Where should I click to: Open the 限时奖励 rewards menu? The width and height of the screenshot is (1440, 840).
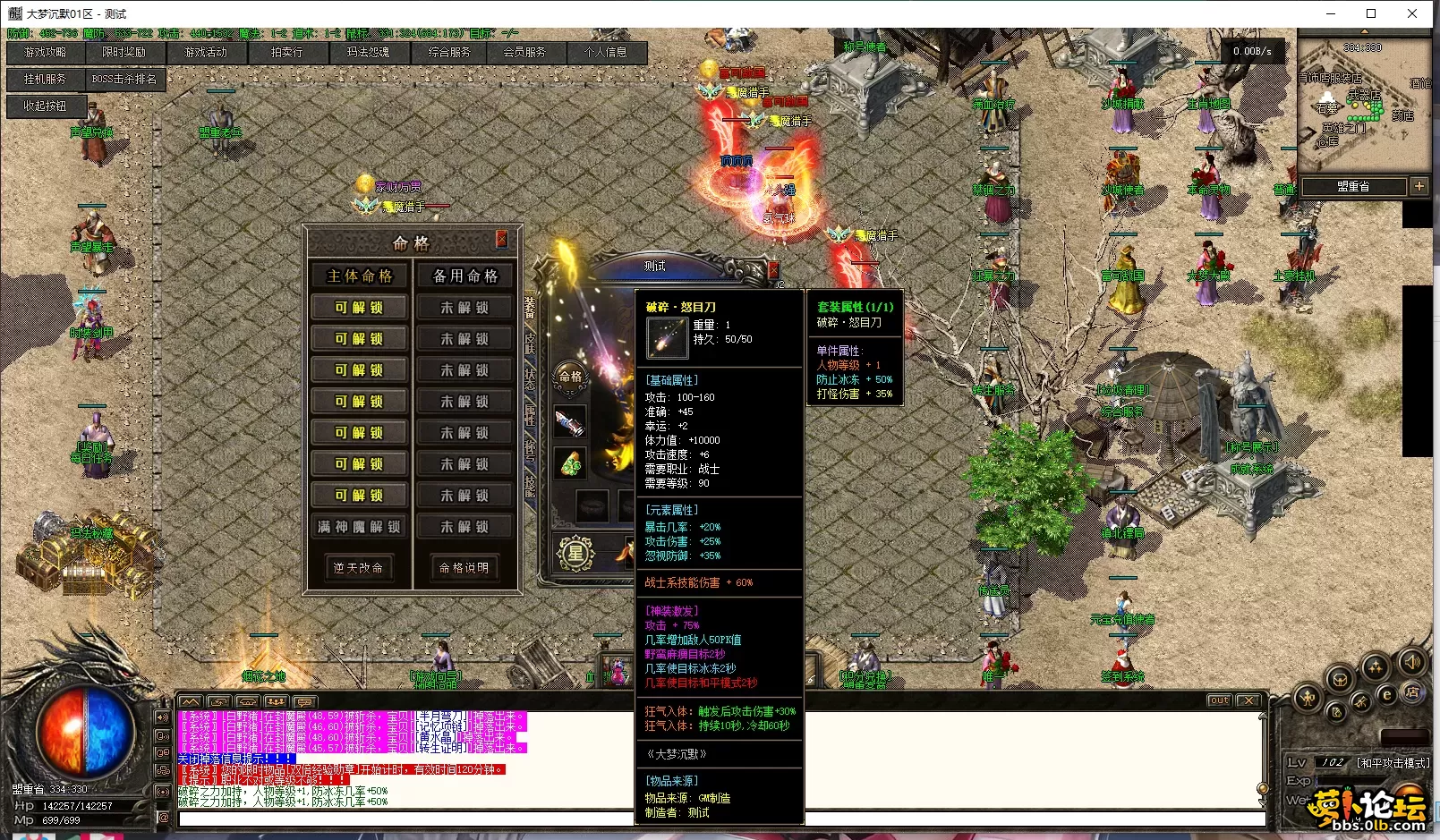(x=124, y=53)
